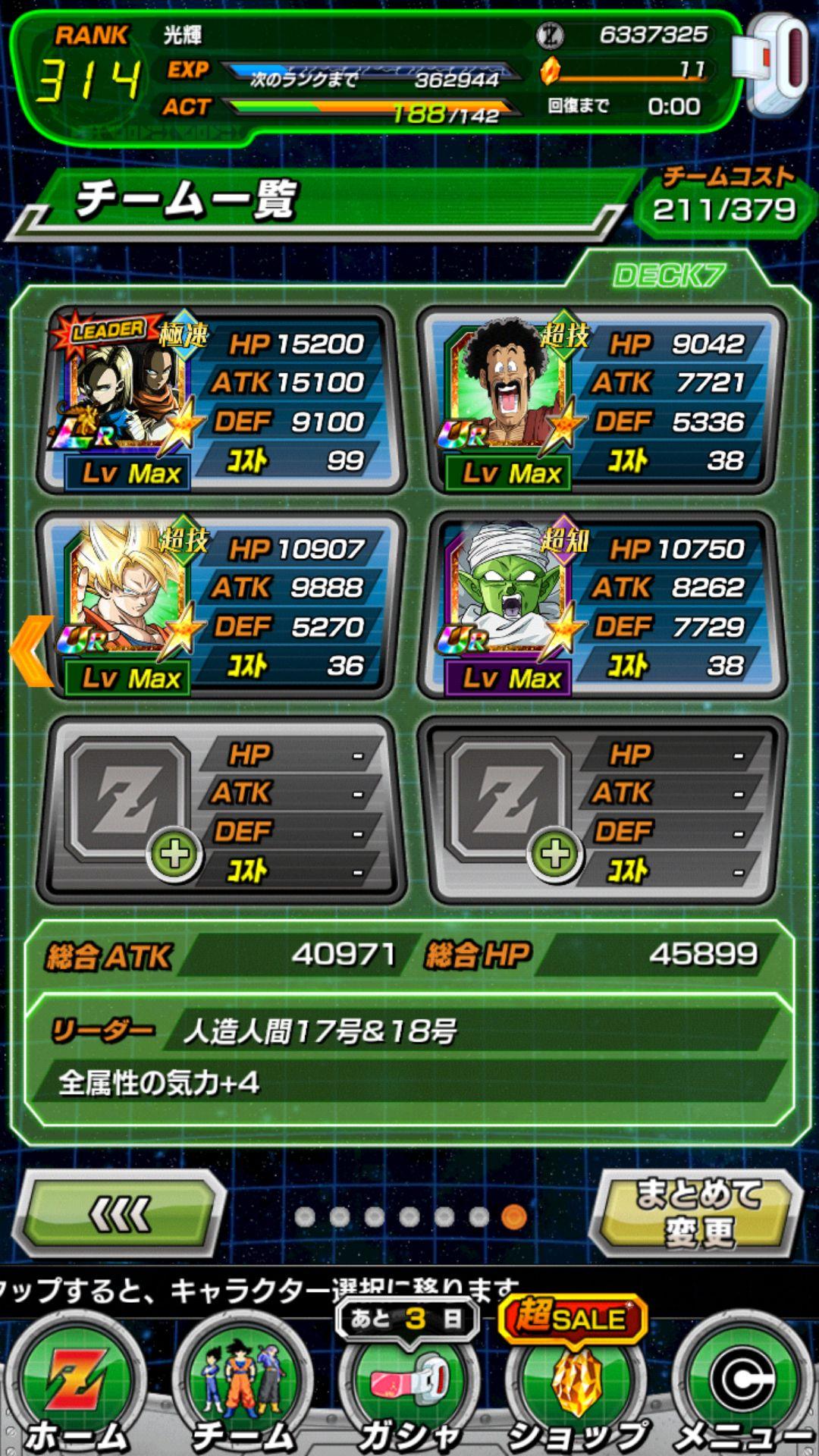Tap the left orange arrow to previous deck
This screenshot has width=819, height=1456.
[x=32, y=651]
